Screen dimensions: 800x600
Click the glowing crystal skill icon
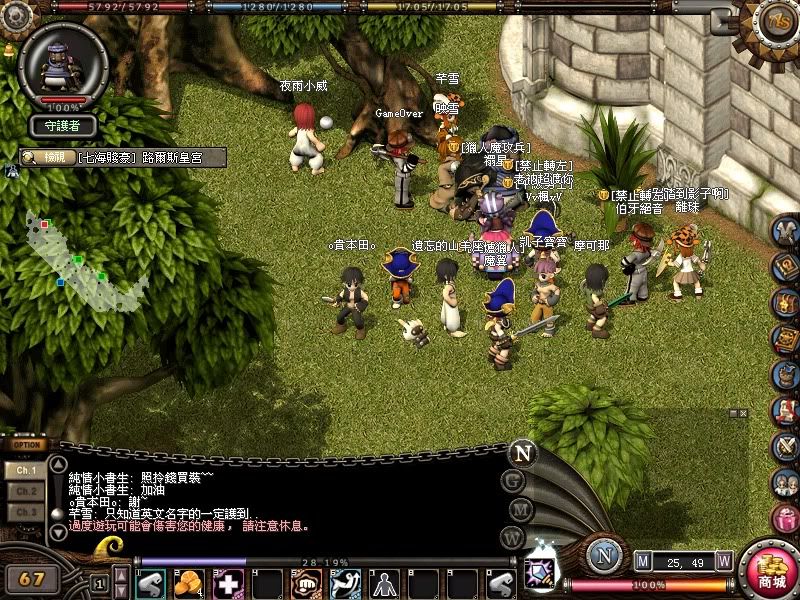tap(541, 572)
